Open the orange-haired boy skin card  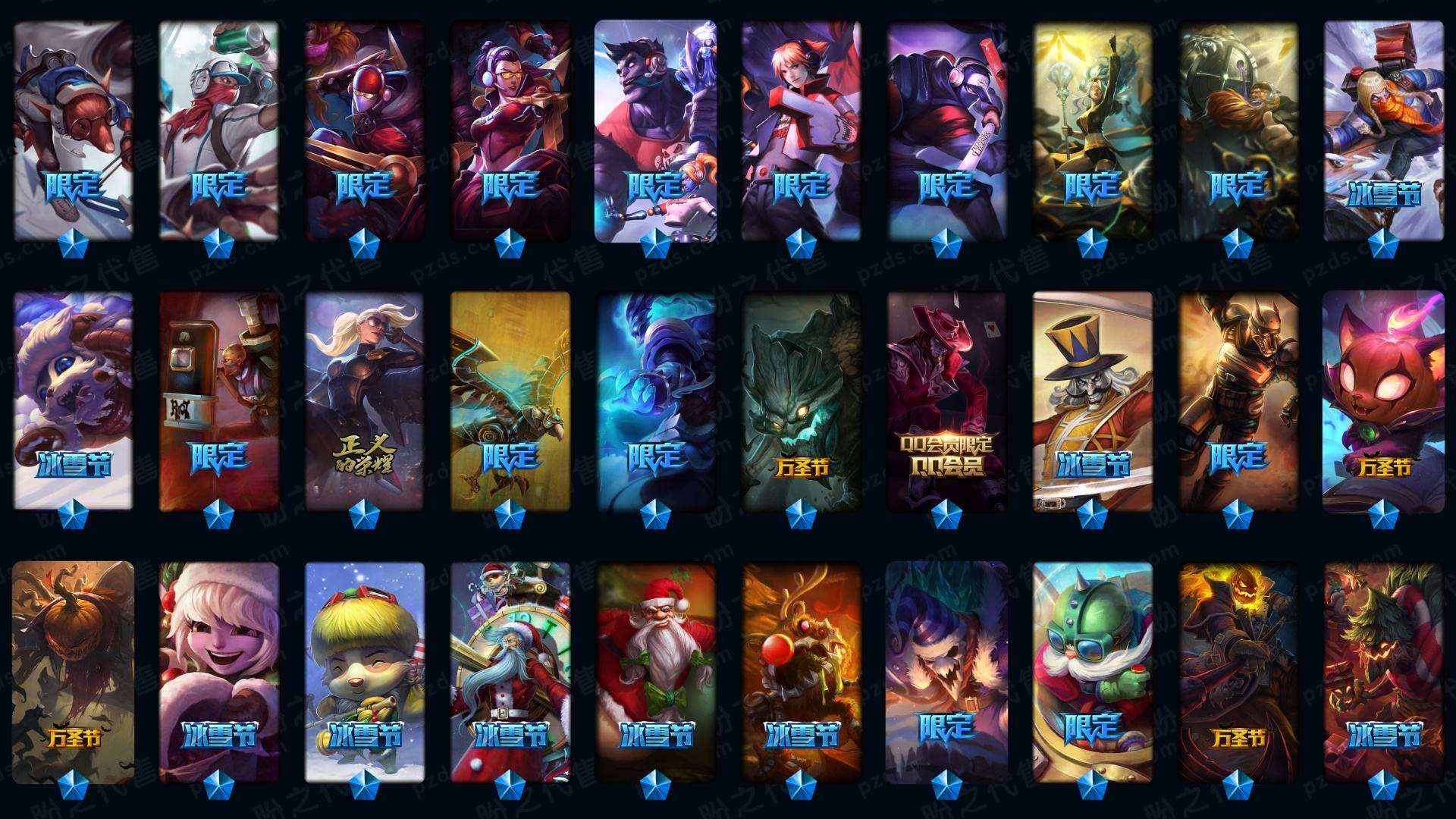[x=801, y=129]
